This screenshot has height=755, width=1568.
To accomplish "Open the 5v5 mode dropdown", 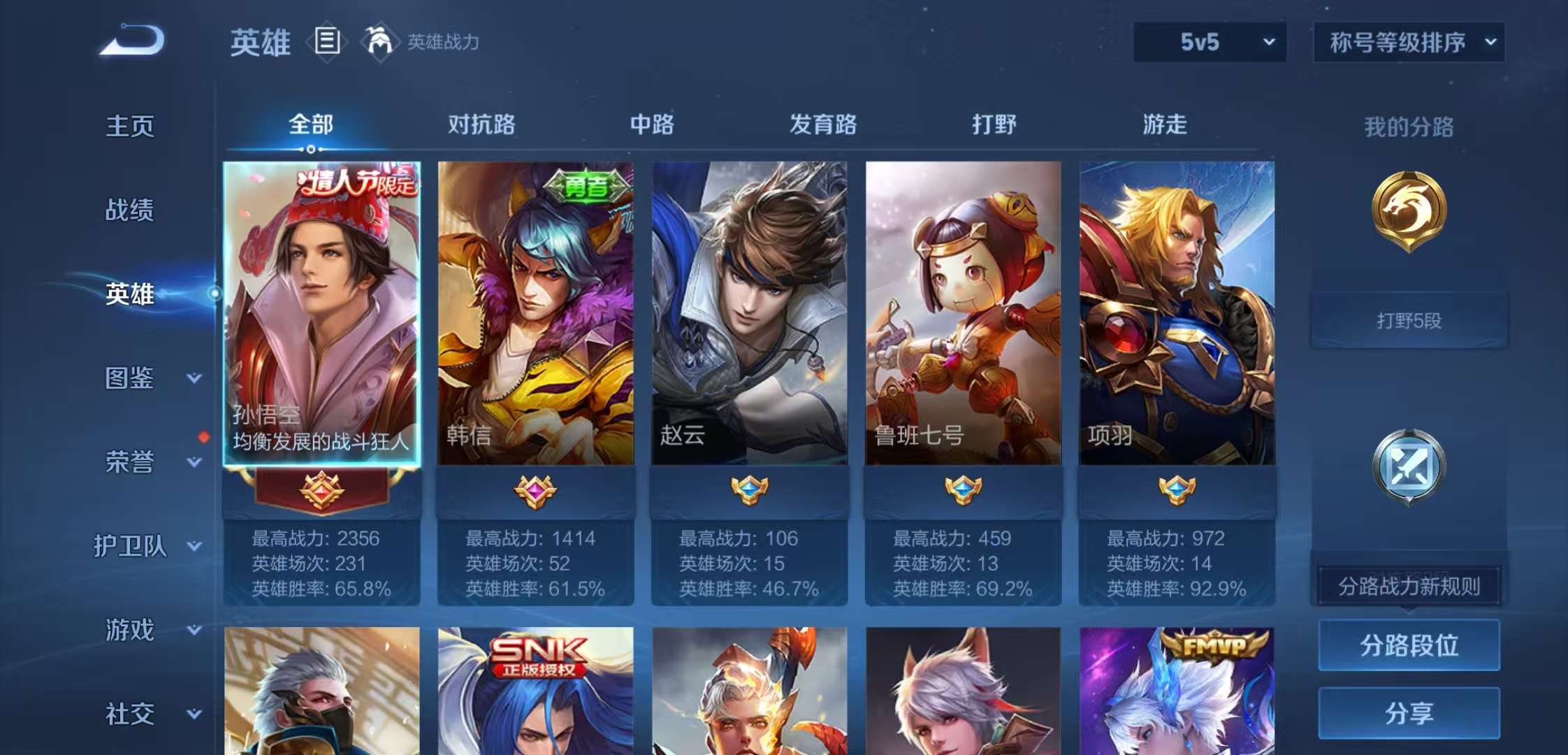I will point(1207,42).
